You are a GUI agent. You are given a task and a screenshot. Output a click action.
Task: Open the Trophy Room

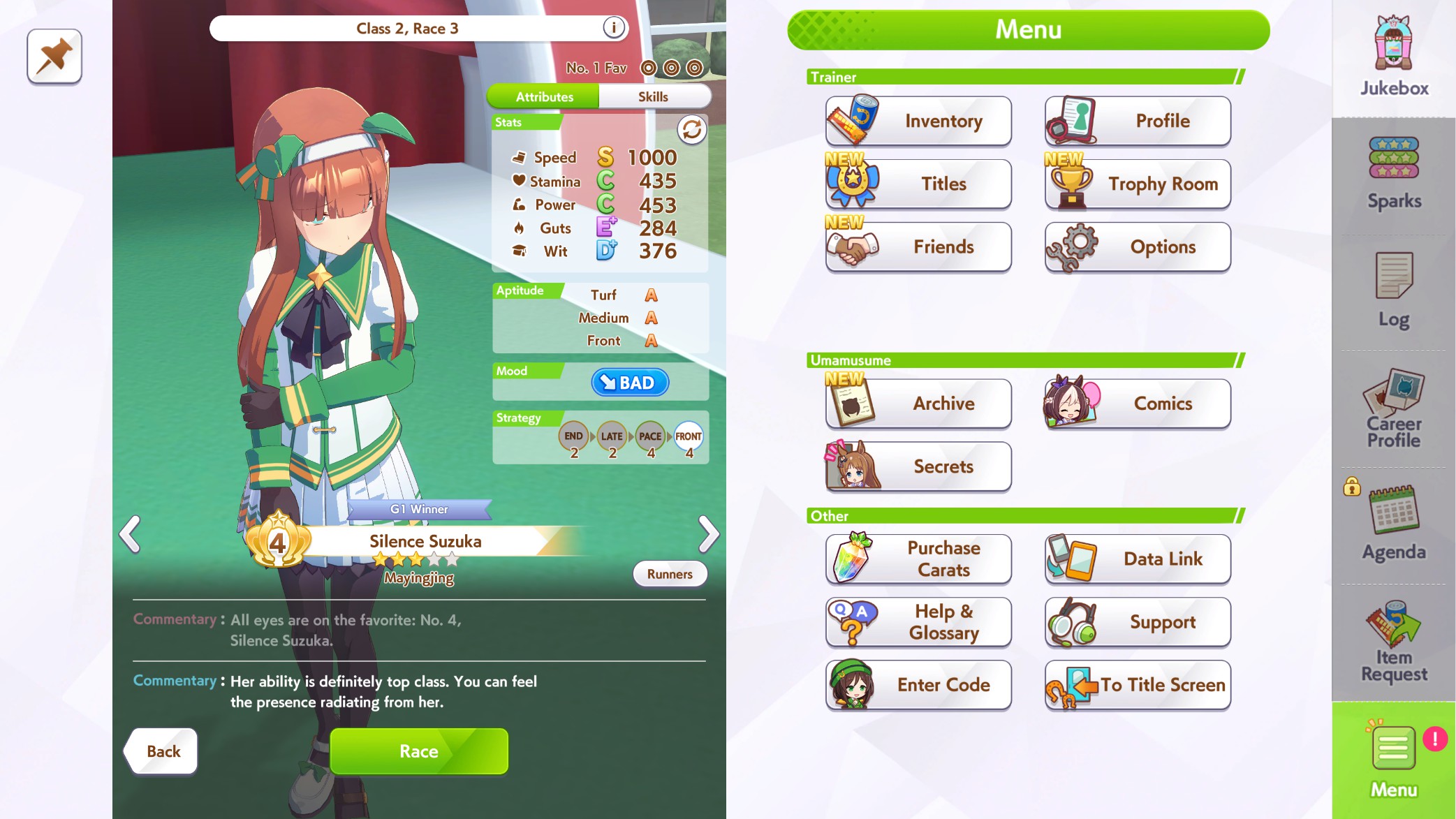pos(1138,184)
